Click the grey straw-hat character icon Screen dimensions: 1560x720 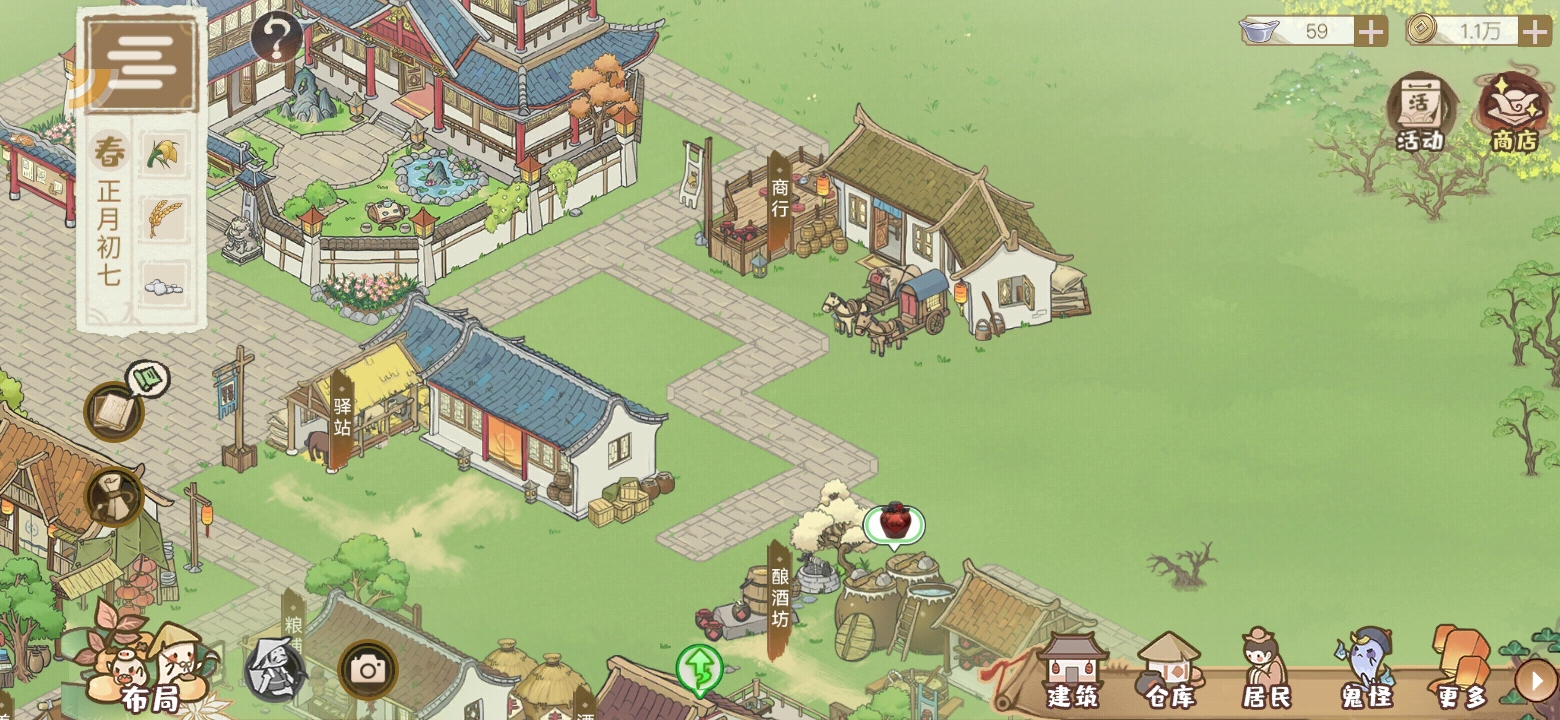(275, 669)
